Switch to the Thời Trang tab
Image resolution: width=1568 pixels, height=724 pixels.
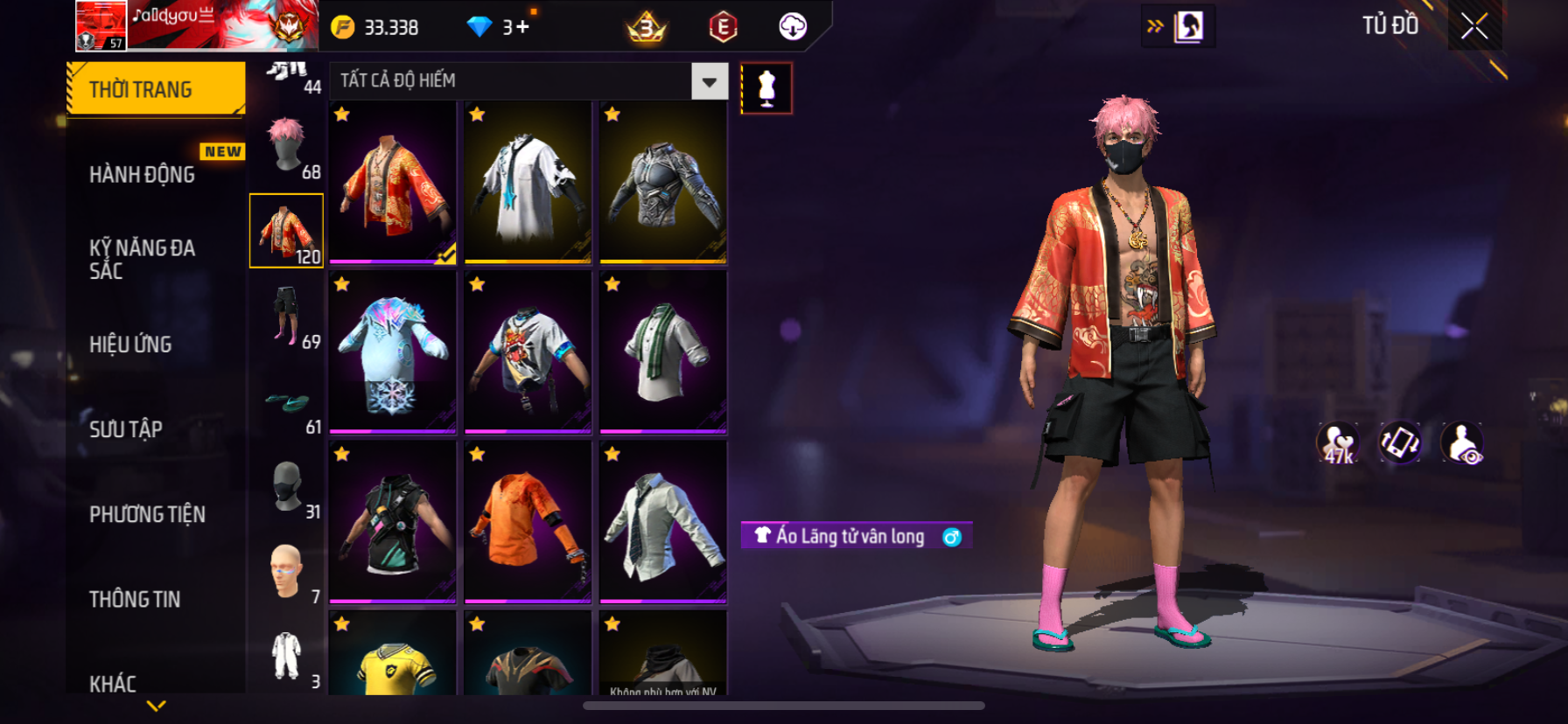tap(156, 89)
